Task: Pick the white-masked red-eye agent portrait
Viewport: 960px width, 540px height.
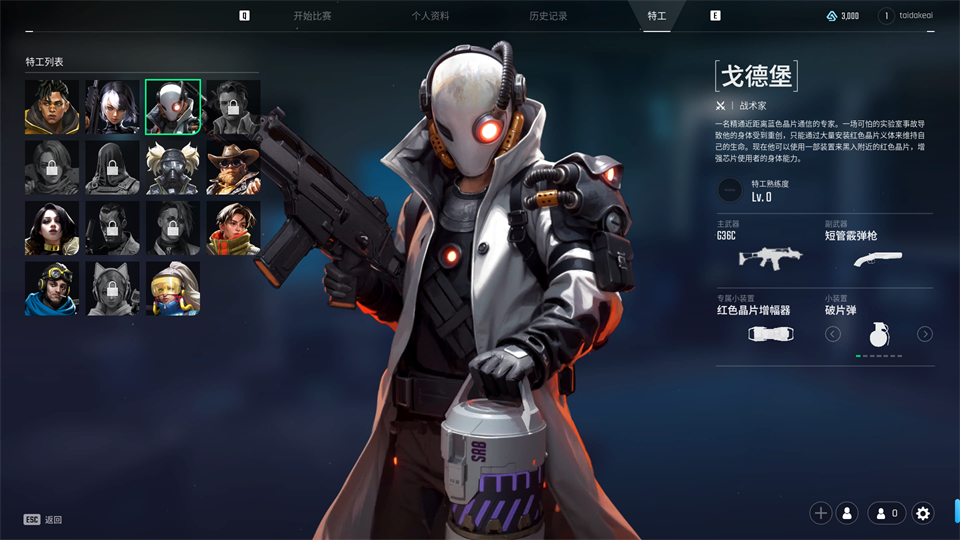Action: [x=173, y=107]
